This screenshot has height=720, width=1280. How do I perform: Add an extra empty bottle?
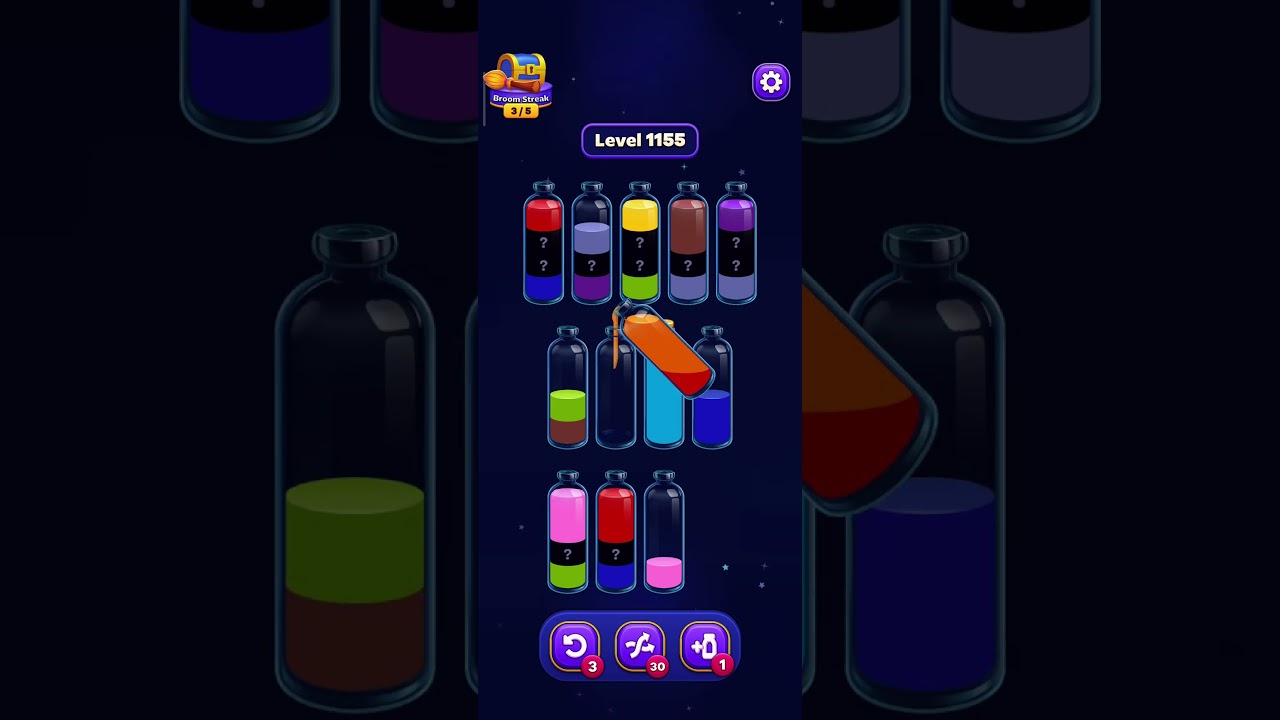pos(703,646)
